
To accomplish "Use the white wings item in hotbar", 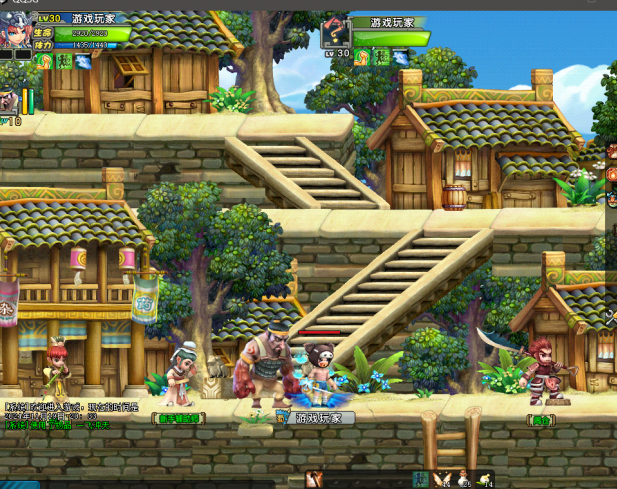I will pos(443,480).
